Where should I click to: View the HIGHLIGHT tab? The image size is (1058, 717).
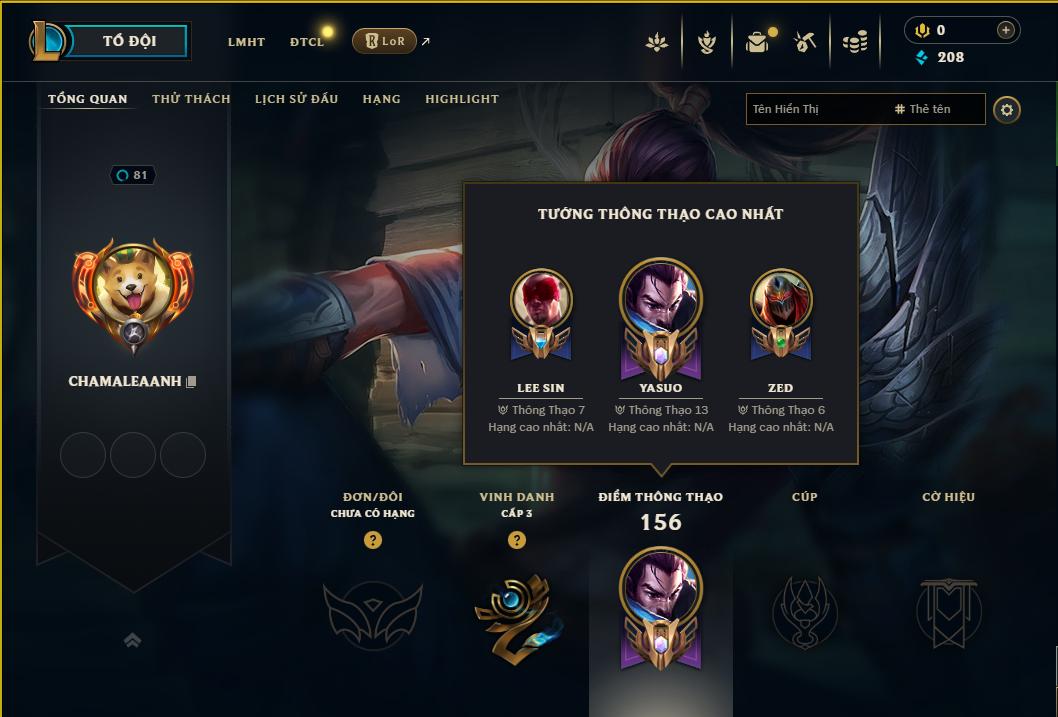[x=461, y=99]
